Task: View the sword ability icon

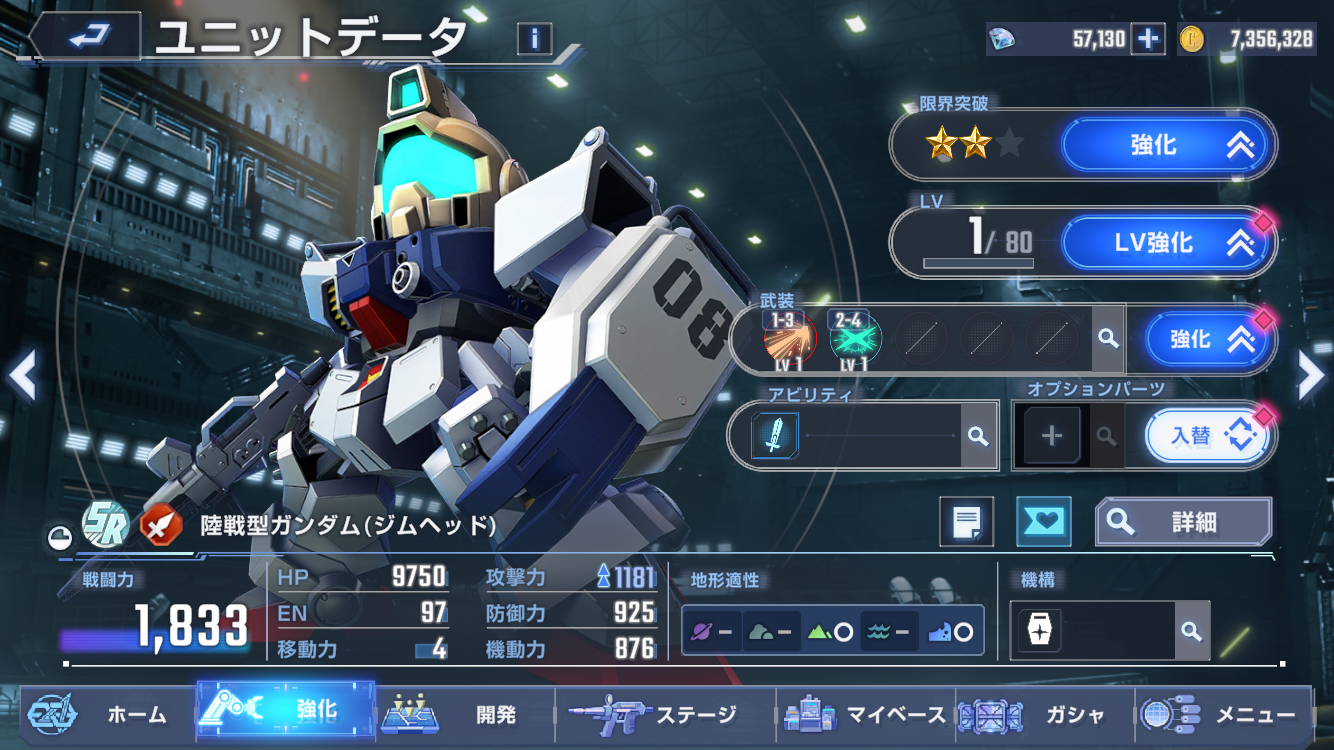Action: coord(775,436)
